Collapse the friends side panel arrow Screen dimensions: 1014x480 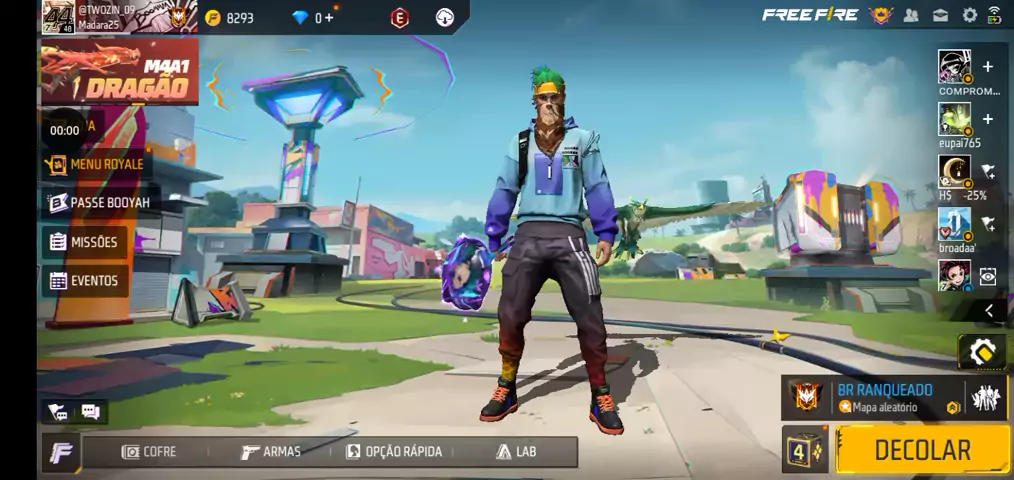[988, 311]
